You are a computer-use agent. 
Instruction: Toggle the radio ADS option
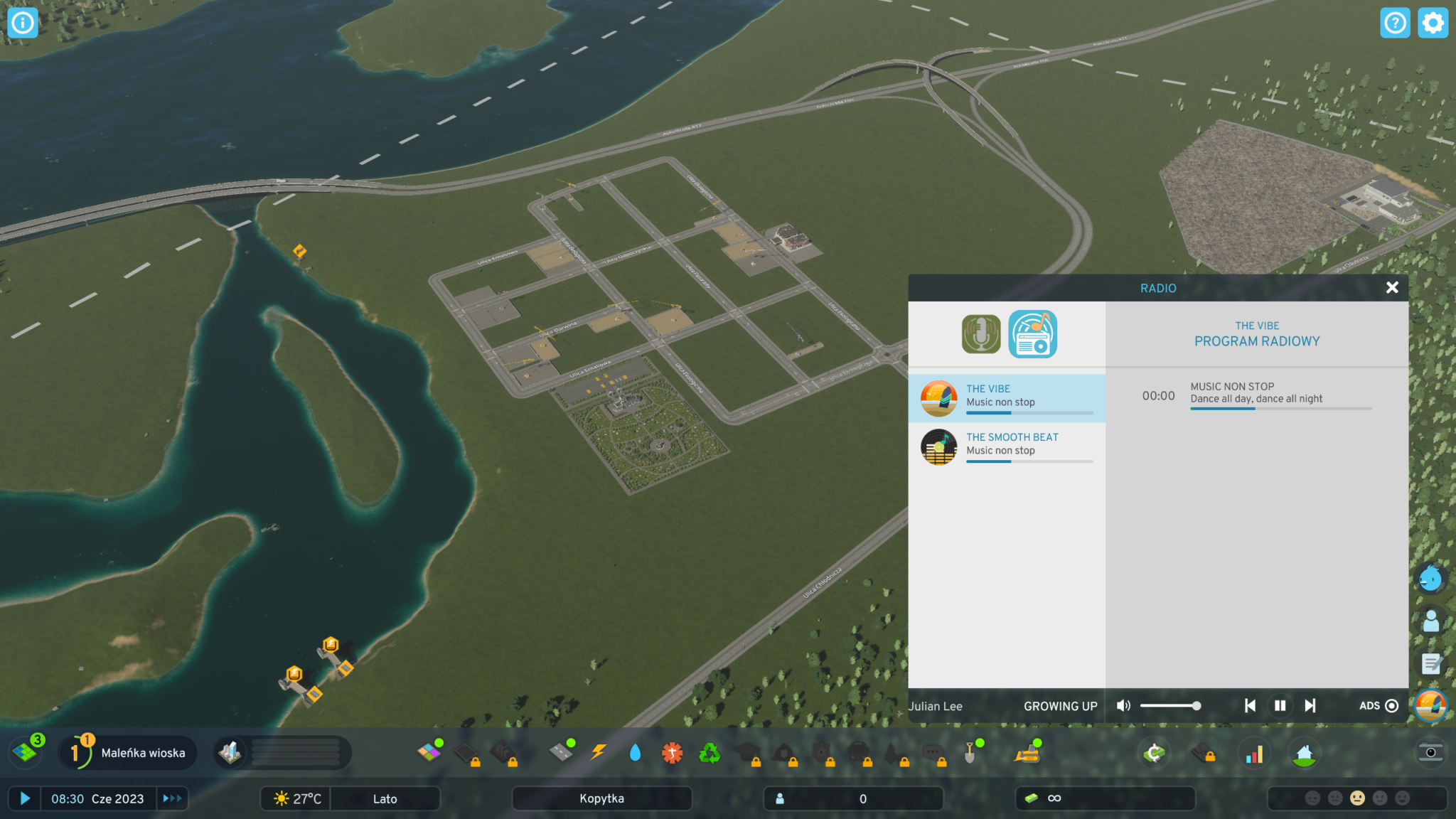pyautogui.click(x=1391, y=705)
